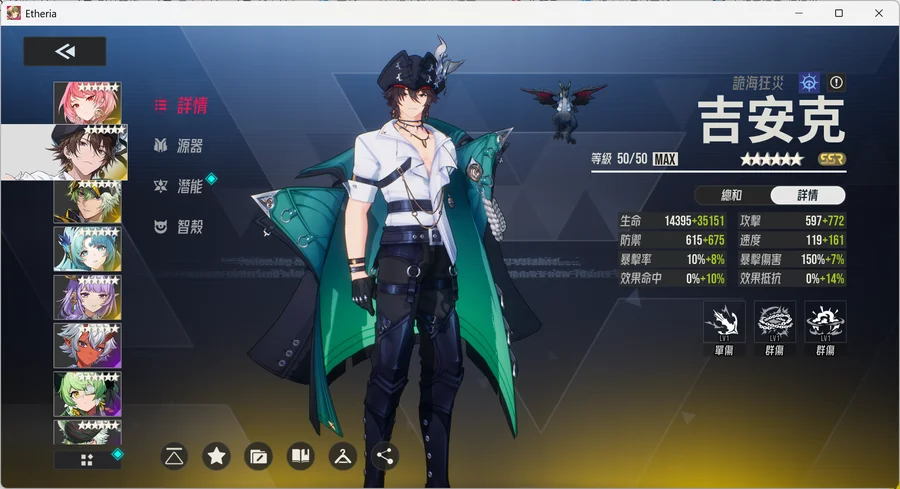Viewport: 900px width, 489px height.
Task: Close the Etheria window
Action: click(x=877, y=13)
